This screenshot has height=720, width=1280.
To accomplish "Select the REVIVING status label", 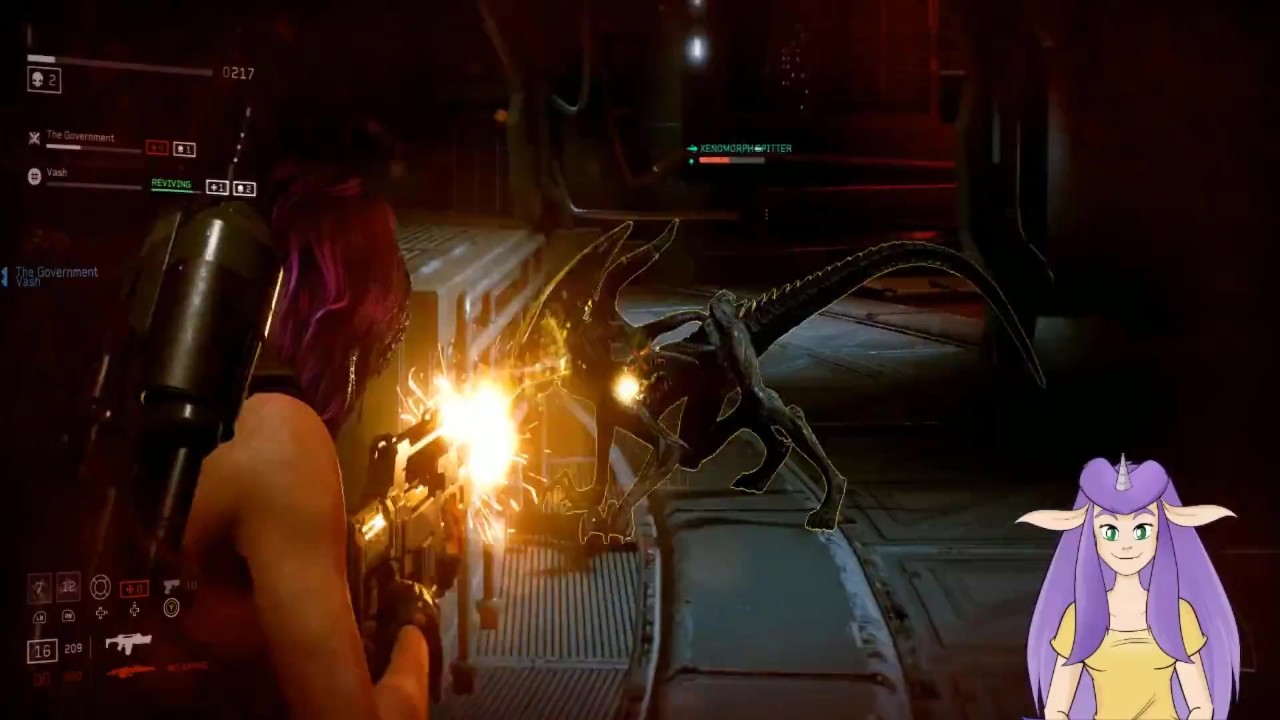I will (172, 184).
